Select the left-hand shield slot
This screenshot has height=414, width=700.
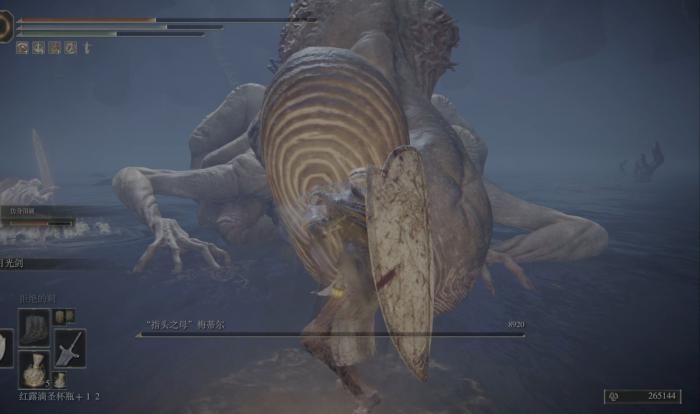pyautogui.click(x=5, y=347)
